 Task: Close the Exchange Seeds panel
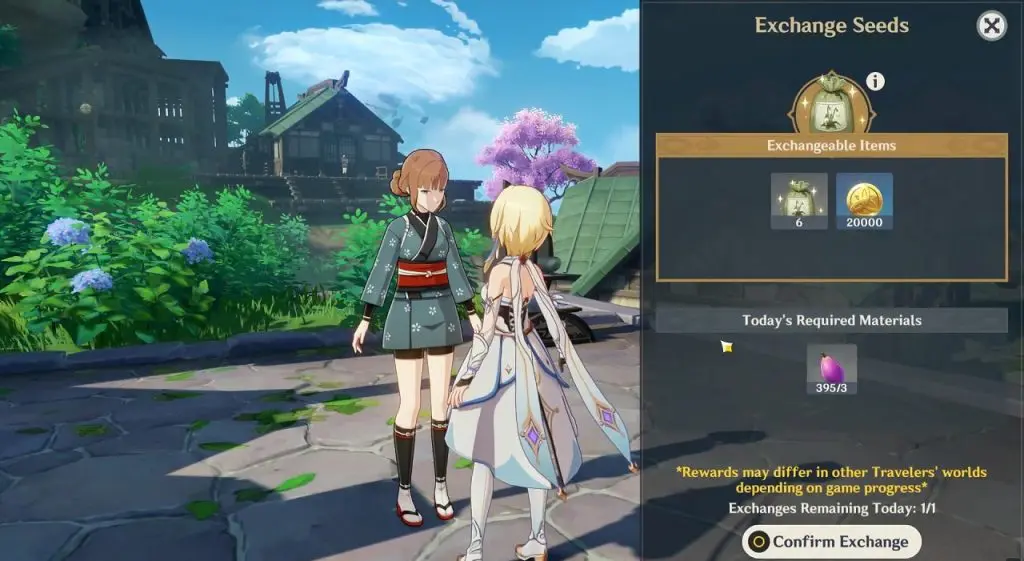click(991, 26)
